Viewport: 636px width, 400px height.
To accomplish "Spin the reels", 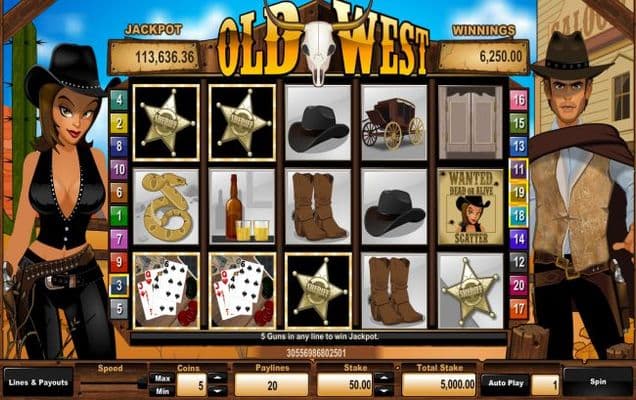I will coord(598,382).
